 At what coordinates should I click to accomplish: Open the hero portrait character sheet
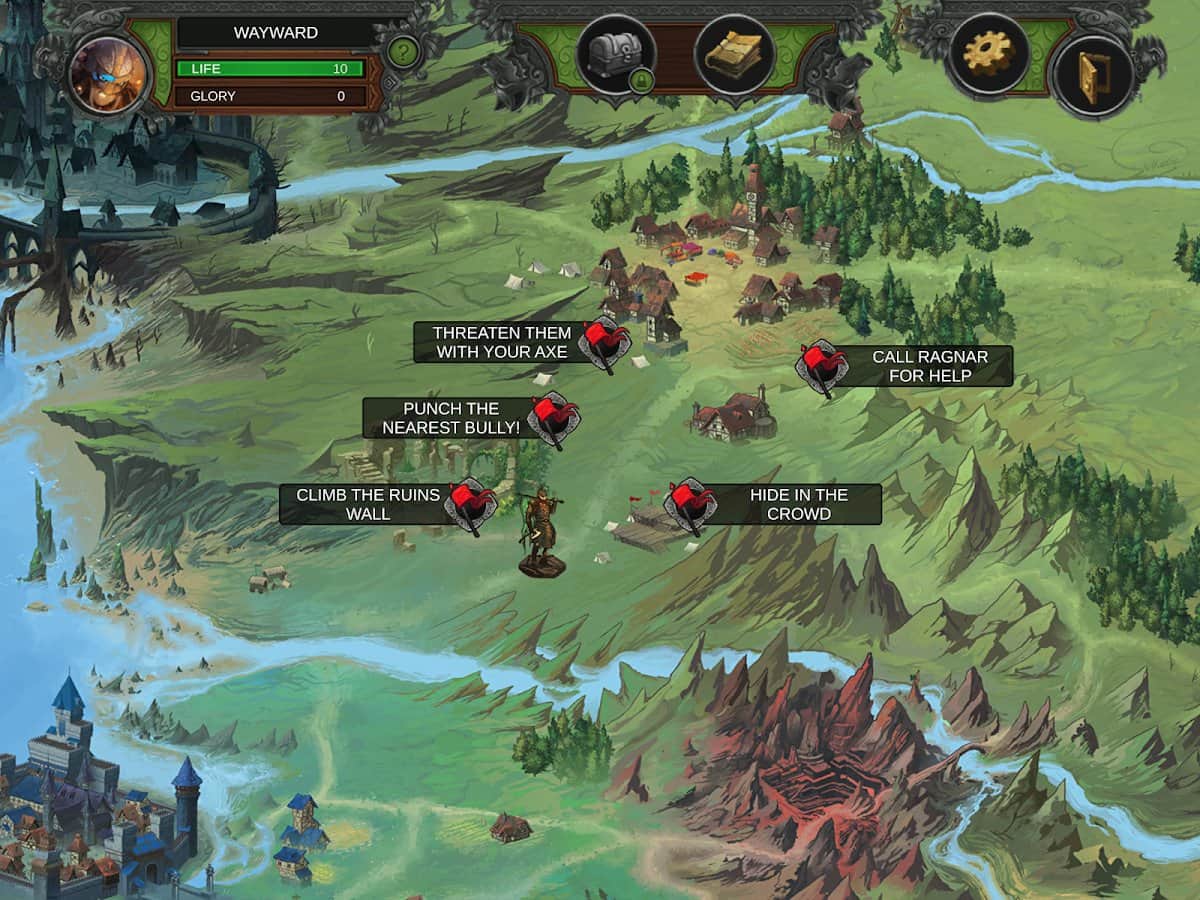[x=108, y=75]
